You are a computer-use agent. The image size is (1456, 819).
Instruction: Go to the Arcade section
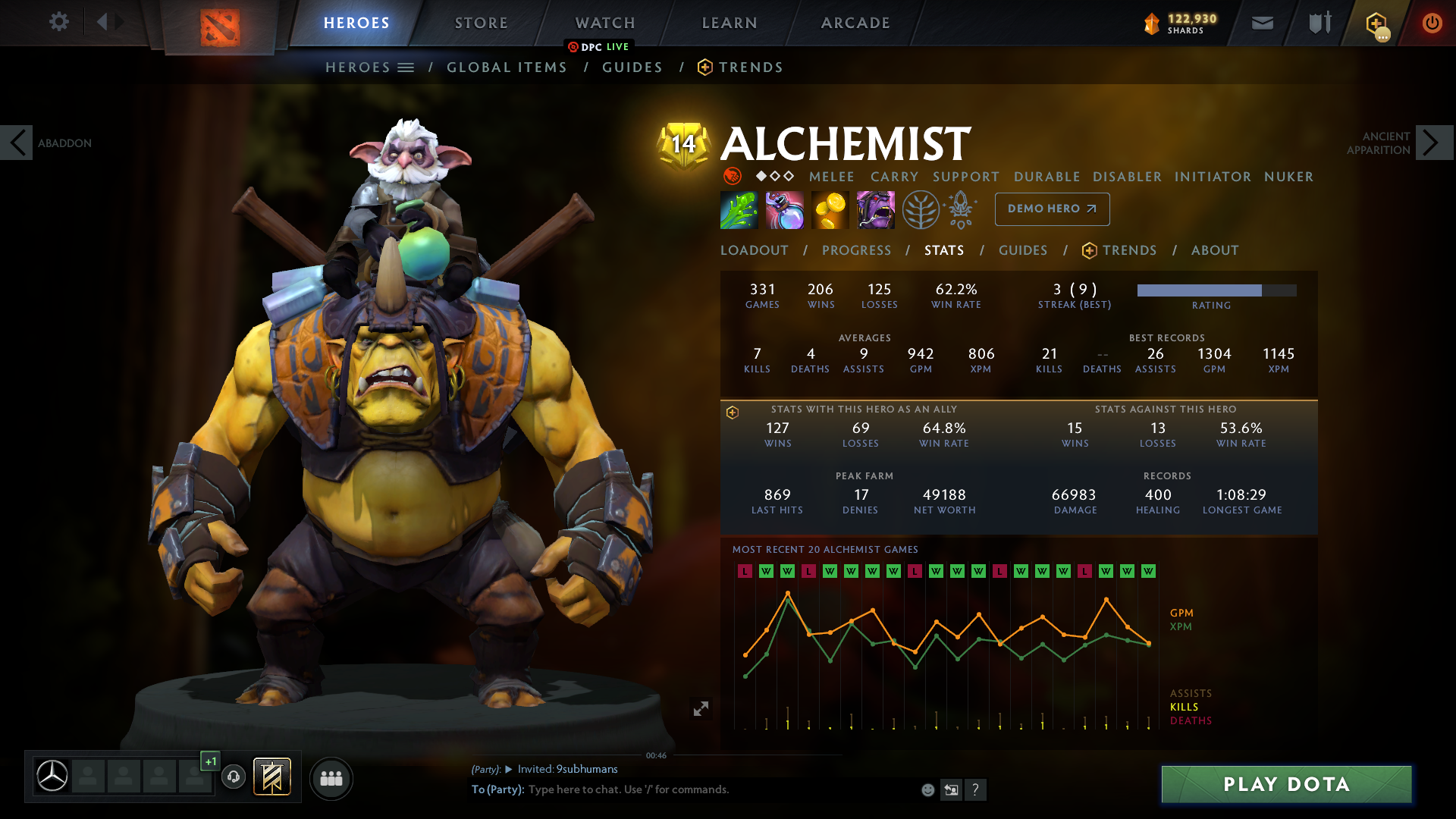click(855, 23)
